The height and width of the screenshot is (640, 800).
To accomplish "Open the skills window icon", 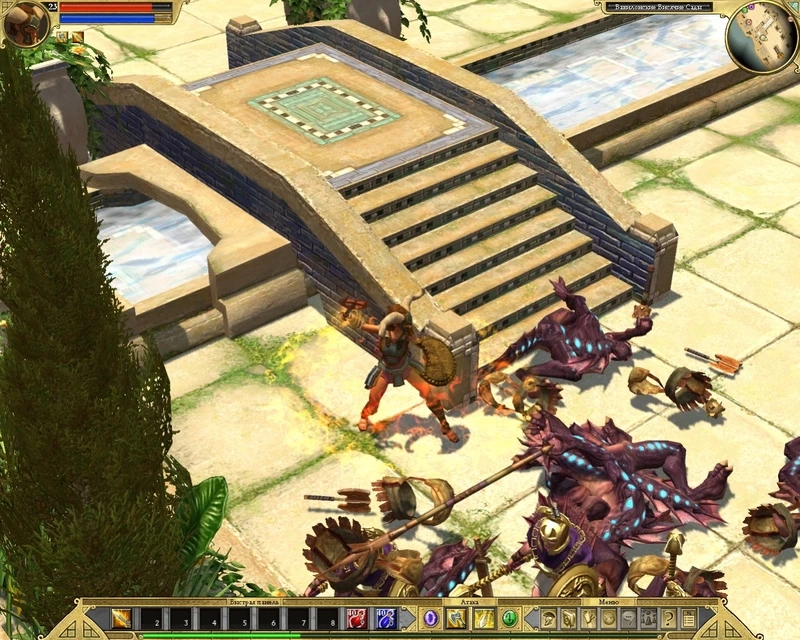I will (x=568, y=618).
